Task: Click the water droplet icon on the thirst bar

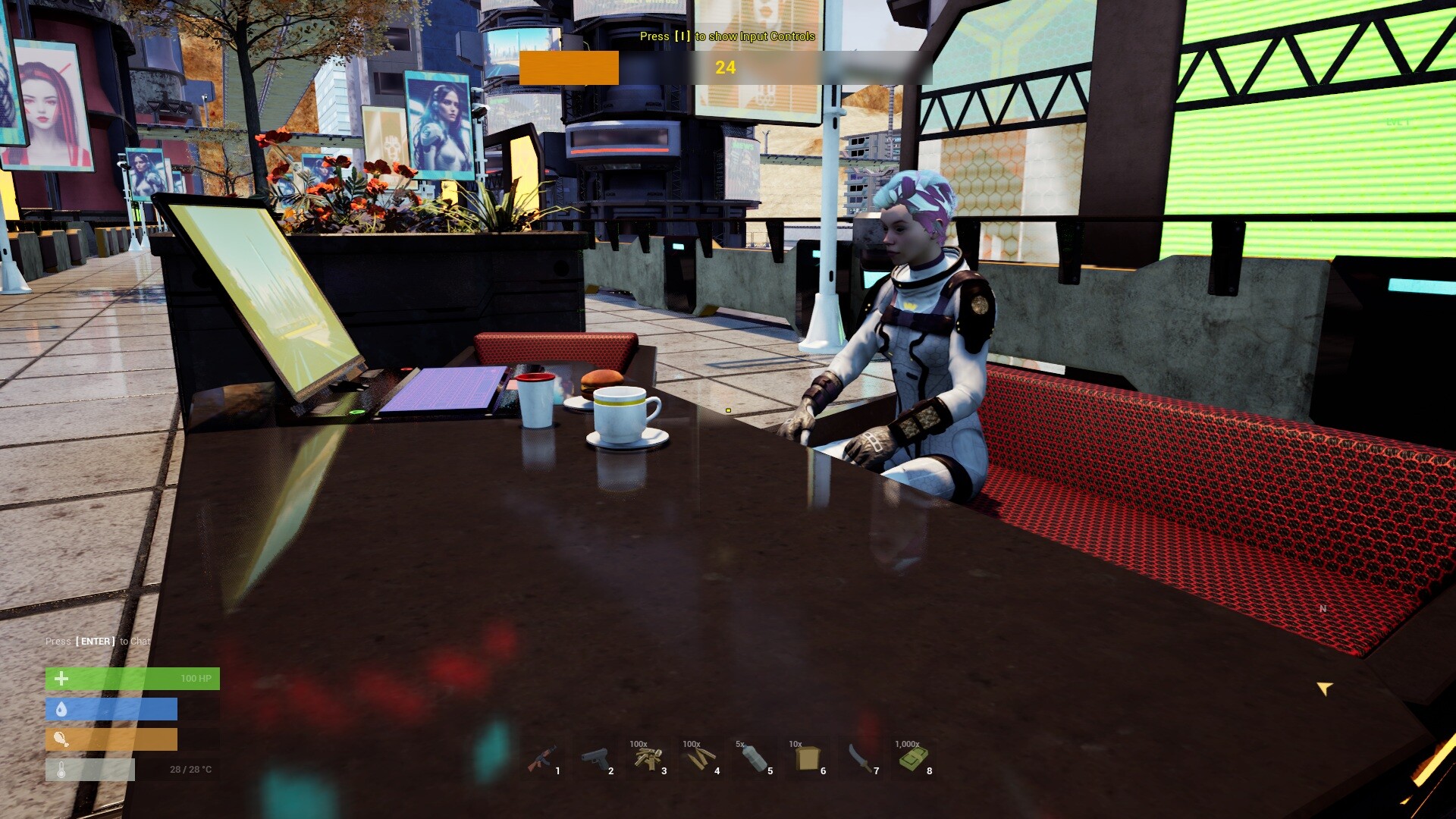Action: (x=61, y=708)
